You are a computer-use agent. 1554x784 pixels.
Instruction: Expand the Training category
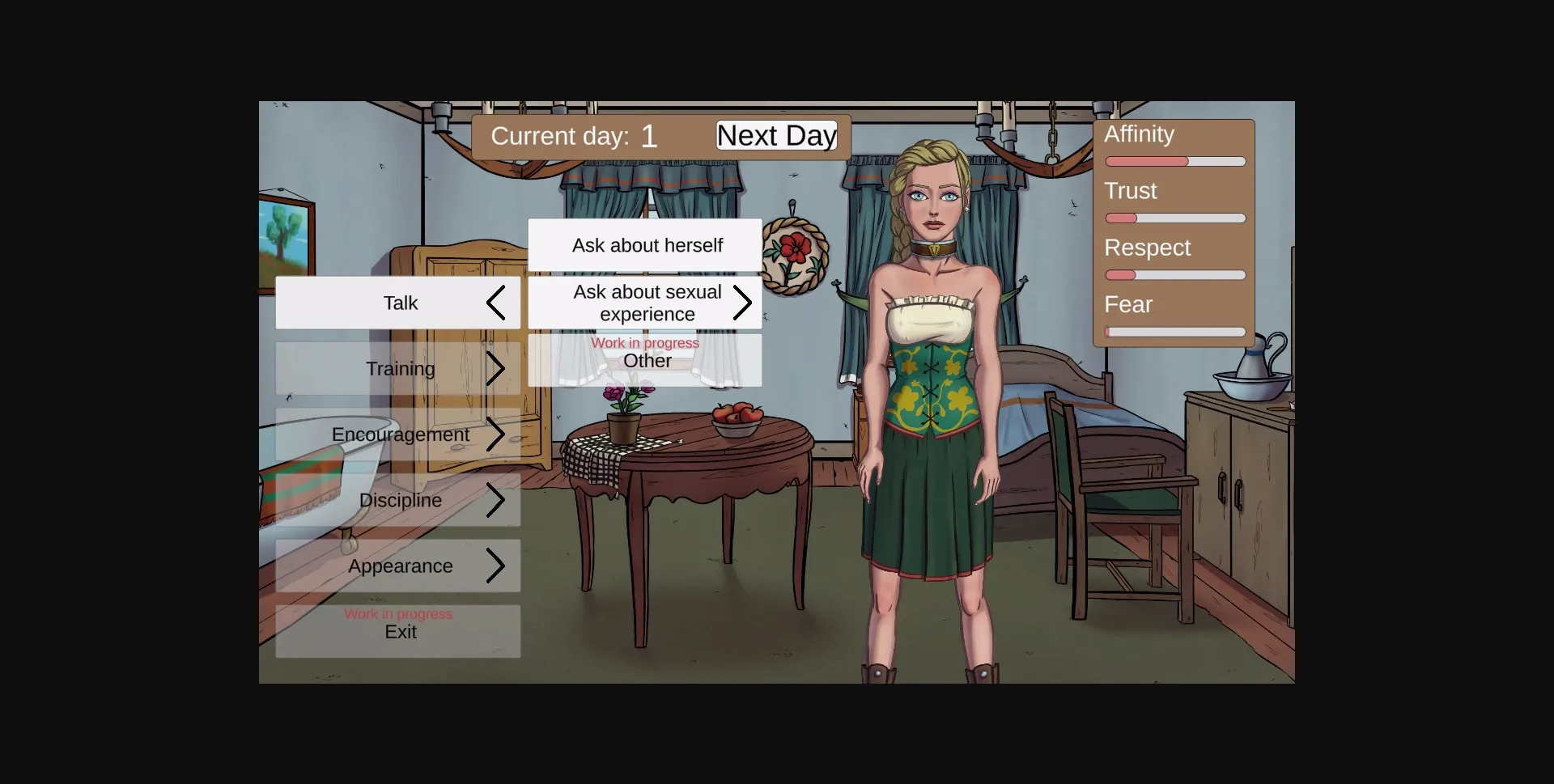(x=497, y=368)
